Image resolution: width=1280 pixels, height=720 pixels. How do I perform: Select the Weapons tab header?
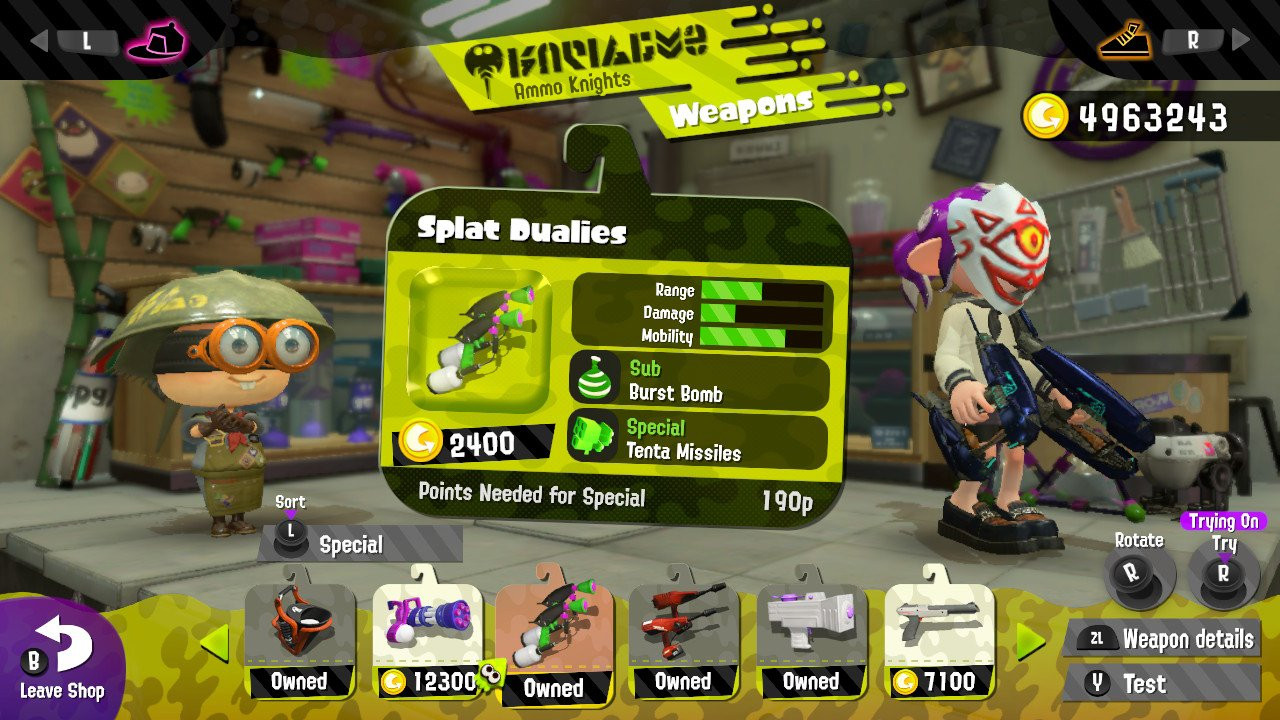pyautogui.click(x=742, y=108)
